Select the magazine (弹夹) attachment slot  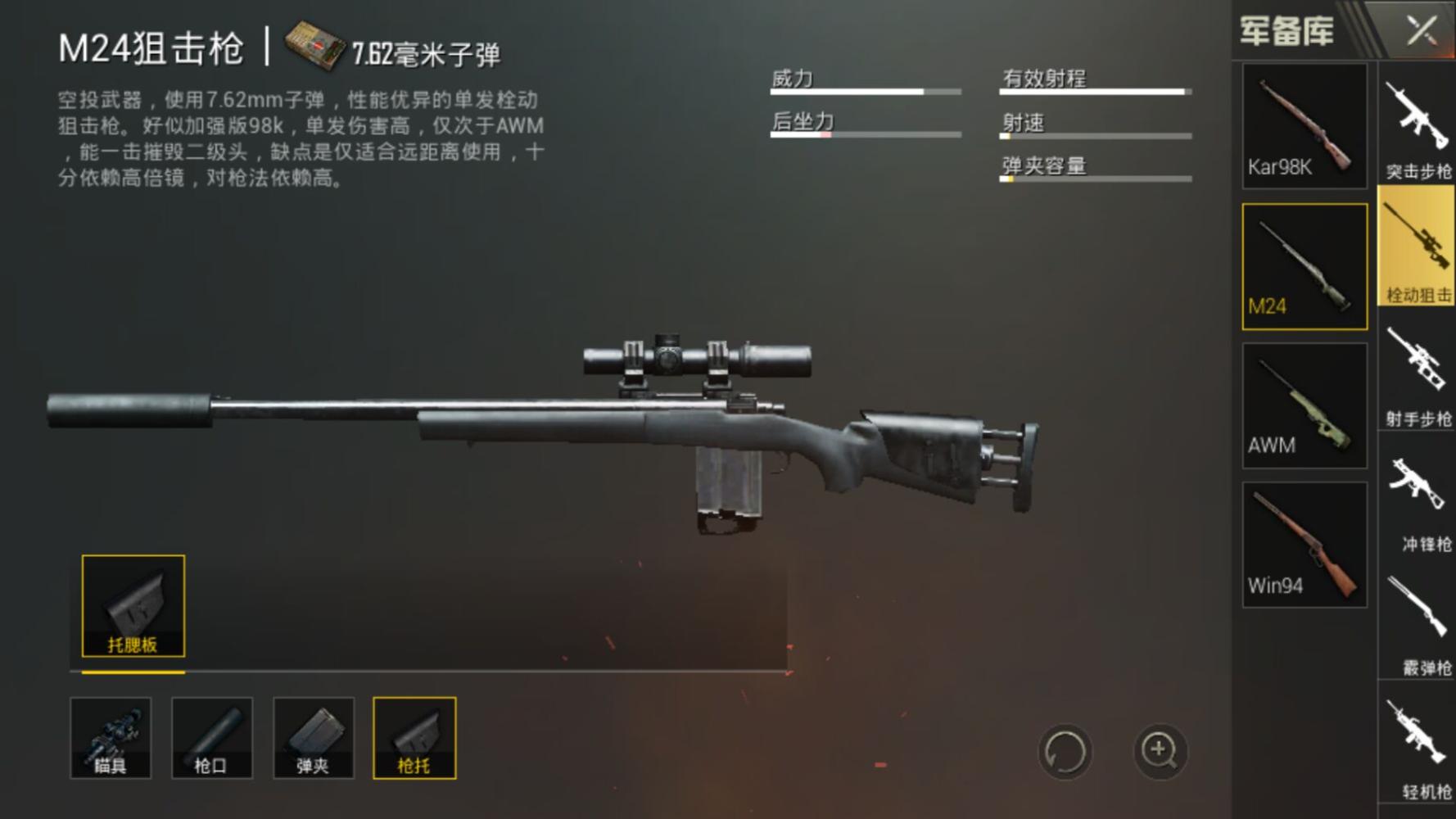coord(313,737)
